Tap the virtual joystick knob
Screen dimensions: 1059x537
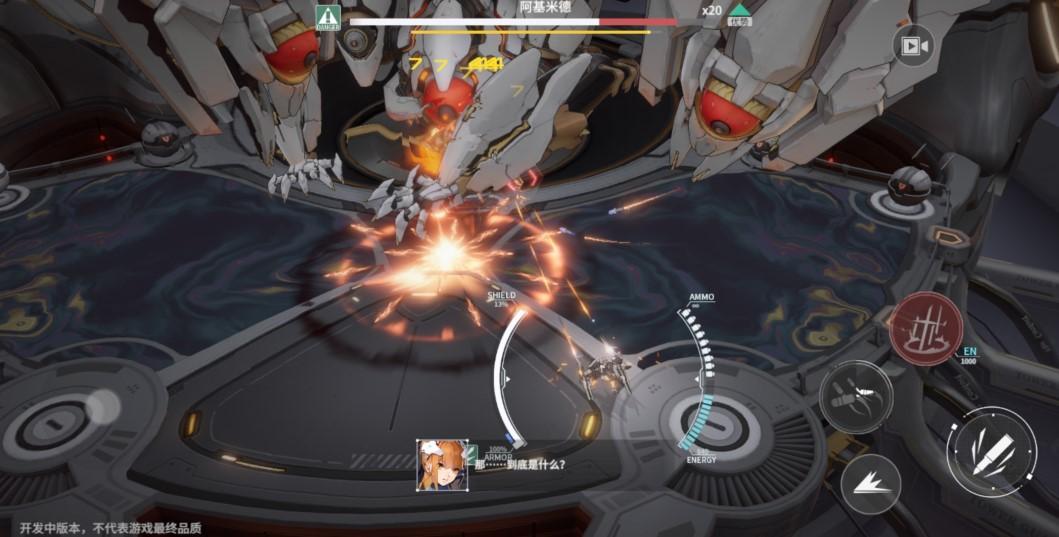coord(101,406)
